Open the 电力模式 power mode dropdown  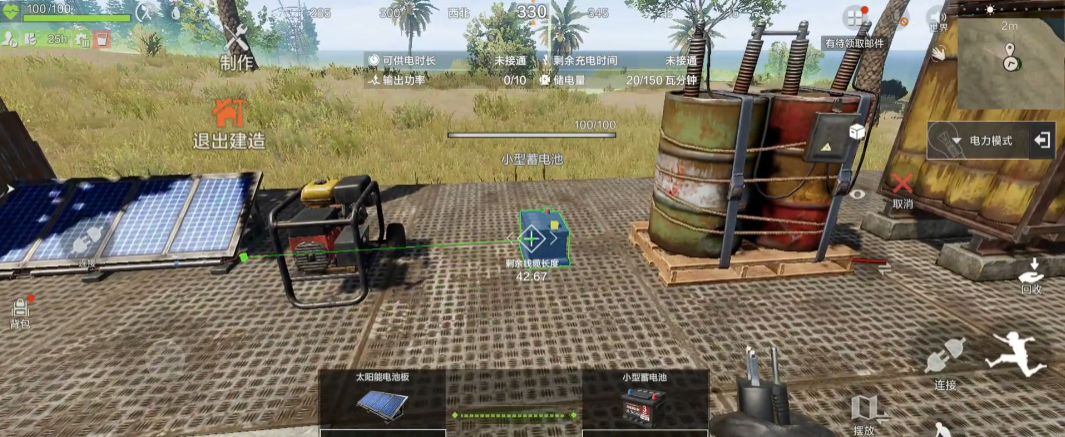[x=976, y=141]
